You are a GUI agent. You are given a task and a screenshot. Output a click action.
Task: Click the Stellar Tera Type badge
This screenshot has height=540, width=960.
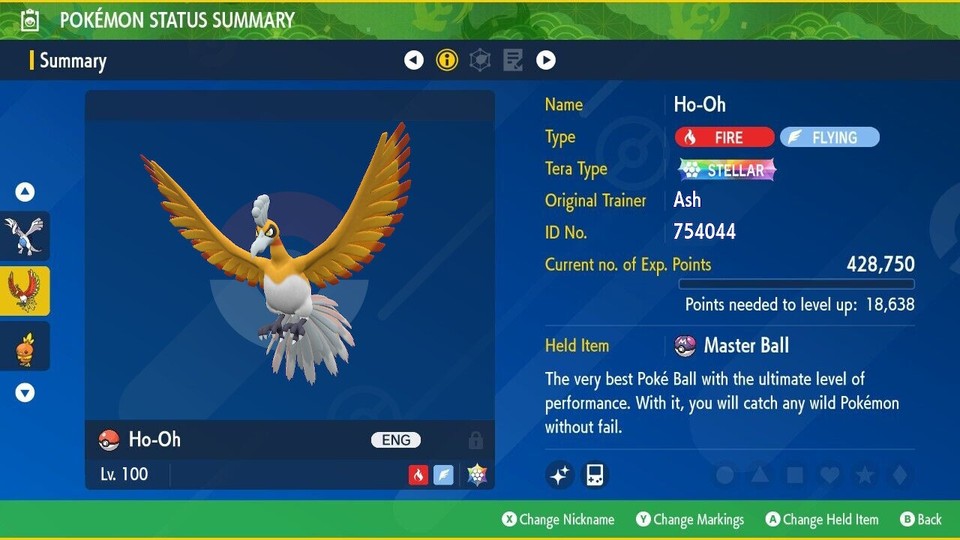click(727, 169)
